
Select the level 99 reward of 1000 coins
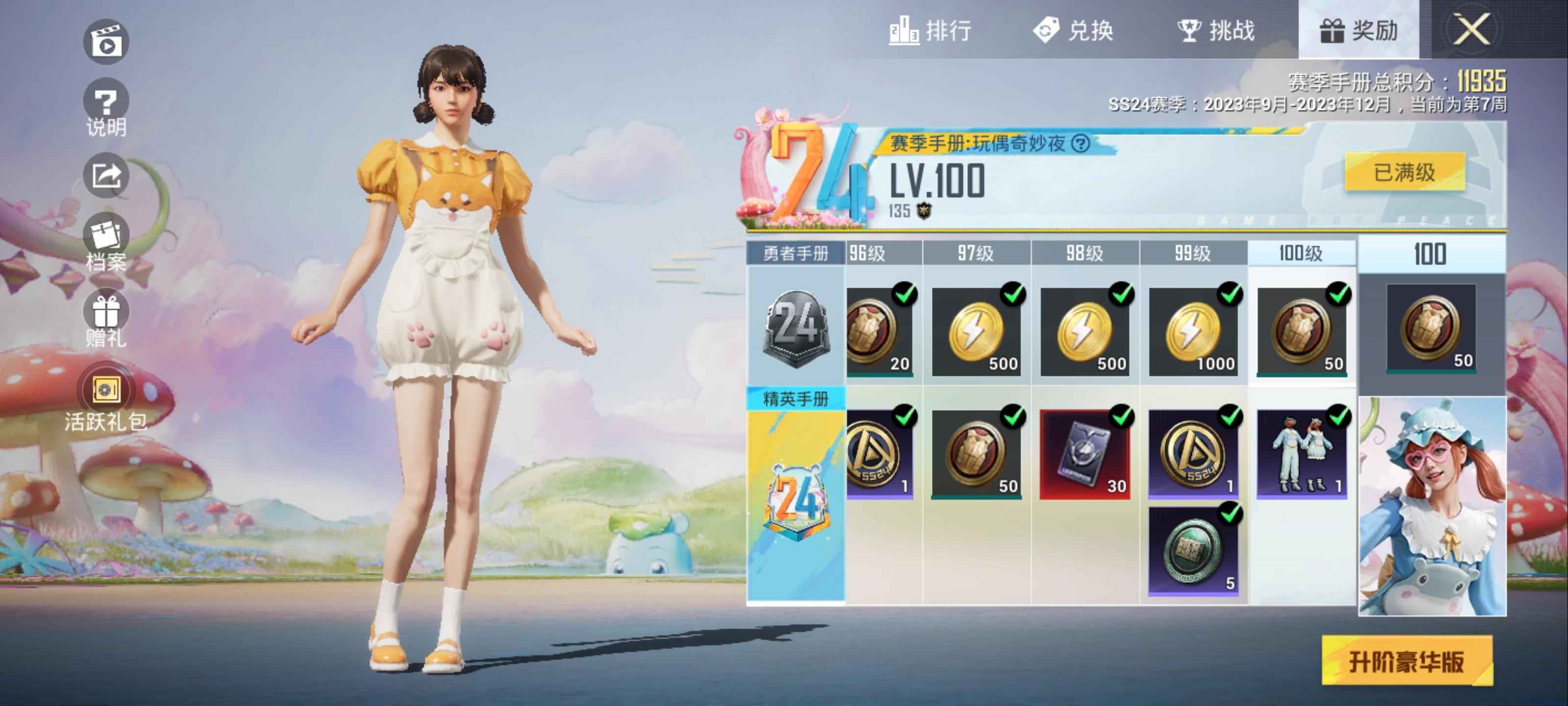coord(1193,331)
